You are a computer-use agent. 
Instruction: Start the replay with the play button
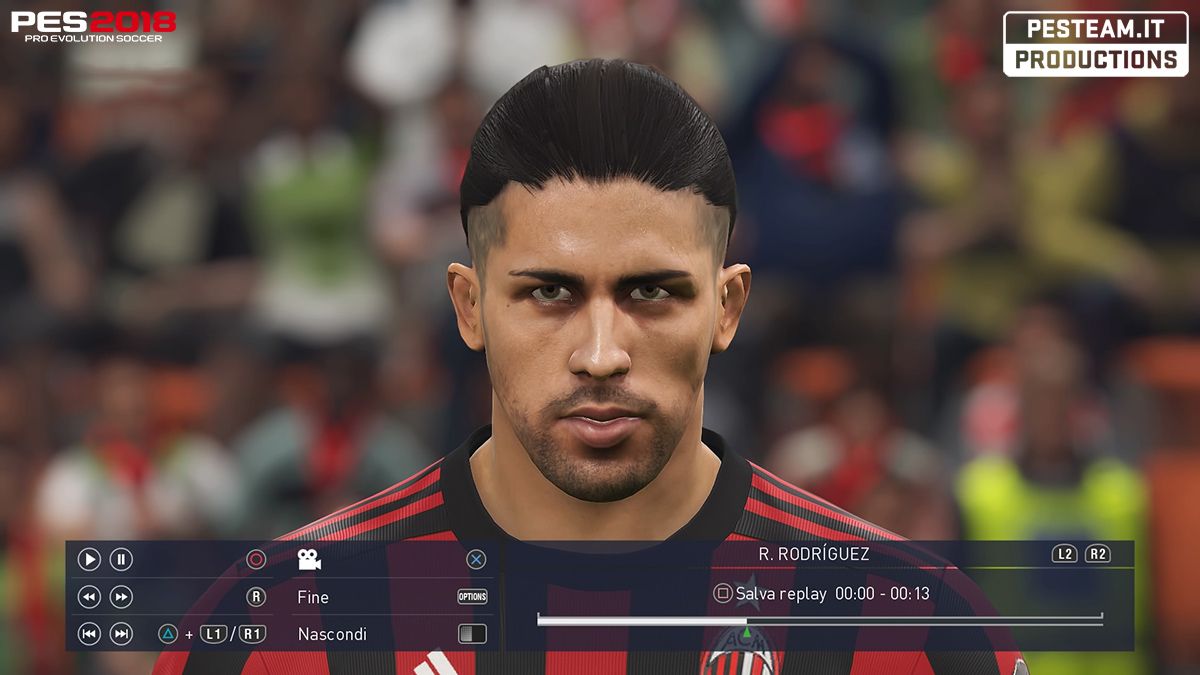pos(89,560)
